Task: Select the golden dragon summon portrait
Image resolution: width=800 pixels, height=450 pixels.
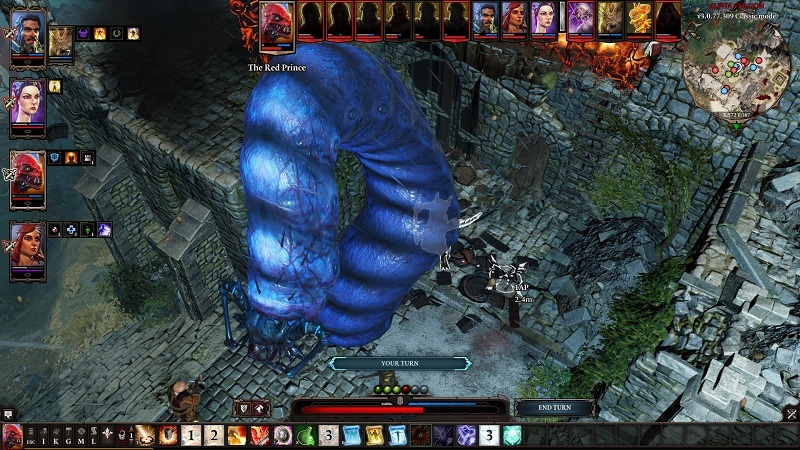Action: [x=609, y=18]
